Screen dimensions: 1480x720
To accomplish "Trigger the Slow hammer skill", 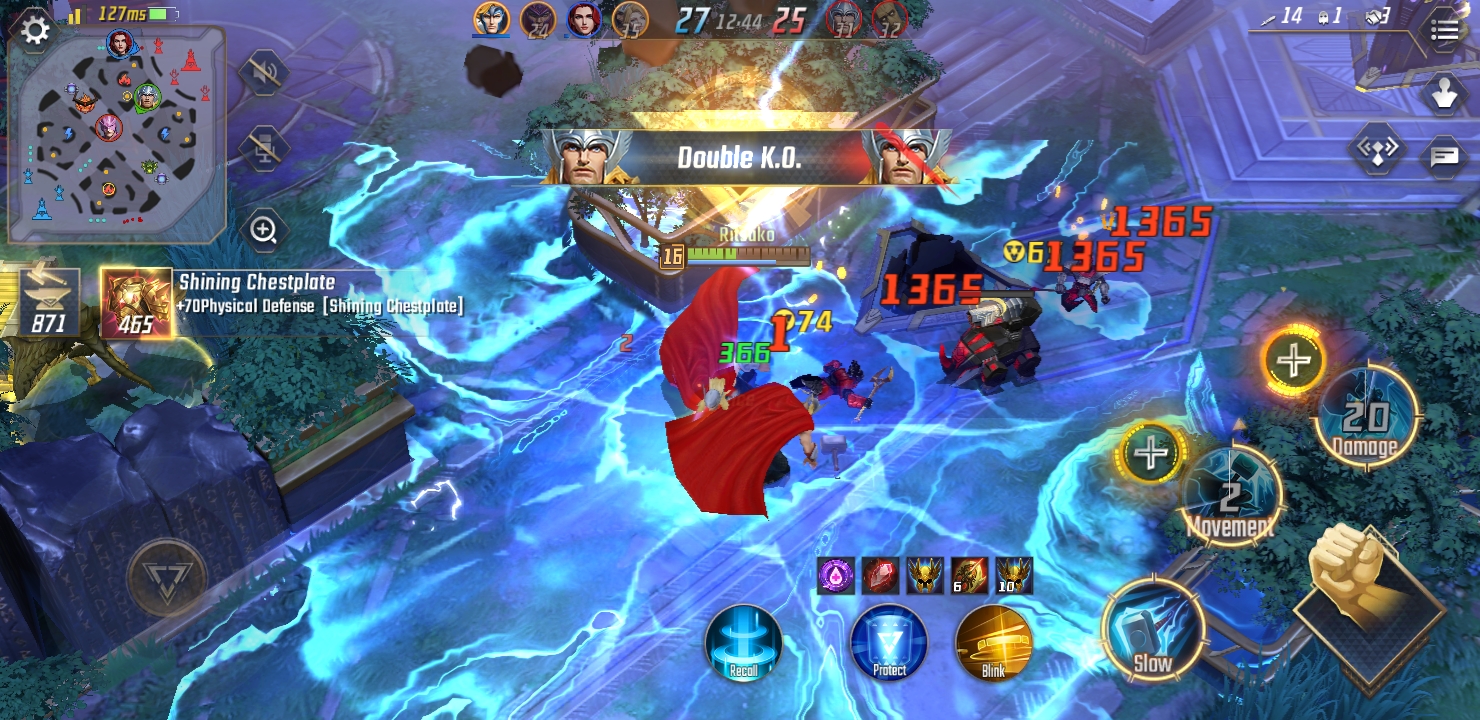I will coord(1152,628).
